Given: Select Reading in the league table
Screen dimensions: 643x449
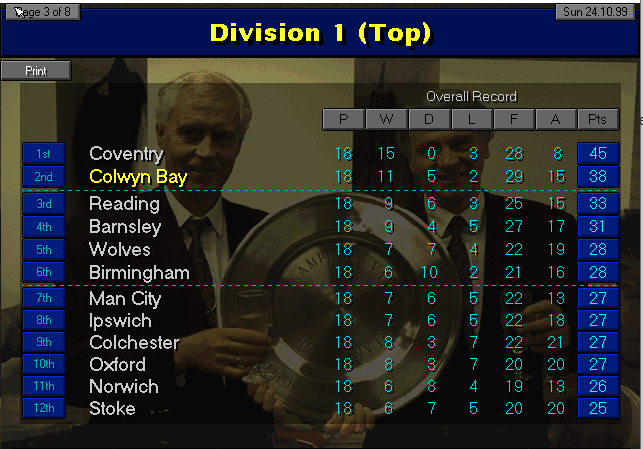Looking at the screenshot, I should coord(124,204).
